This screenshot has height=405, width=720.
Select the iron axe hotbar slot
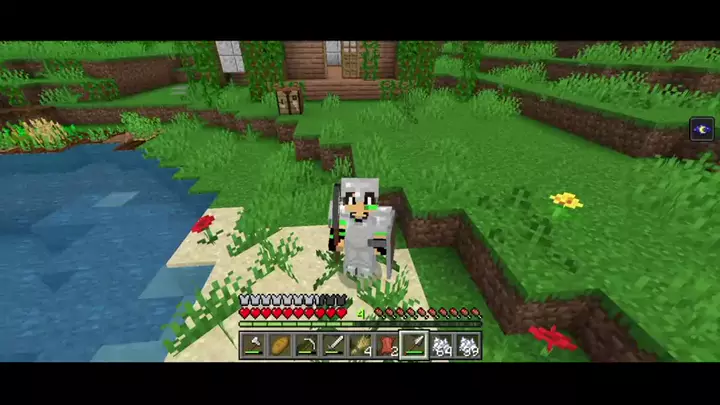click(x=253, y=346)
